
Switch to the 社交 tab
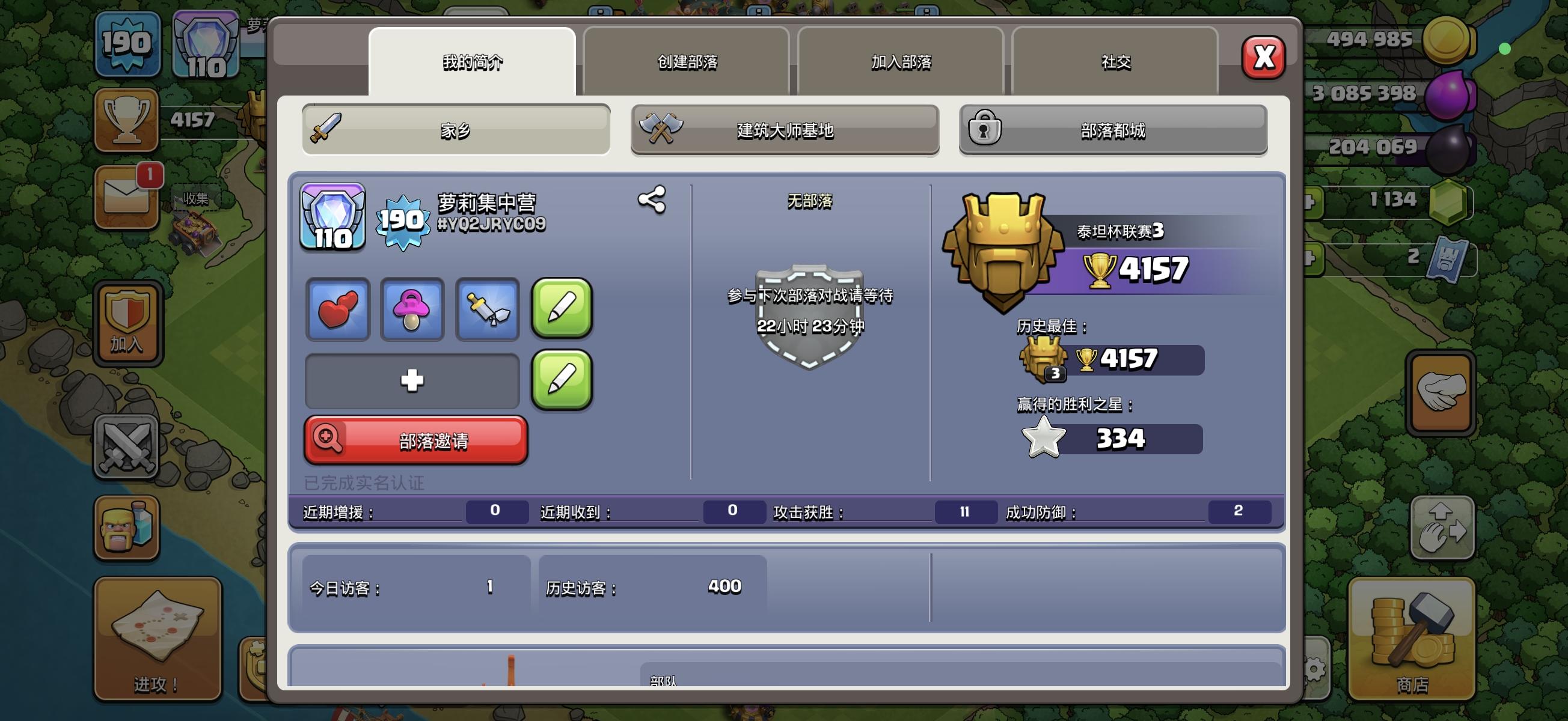(1115, 61)
